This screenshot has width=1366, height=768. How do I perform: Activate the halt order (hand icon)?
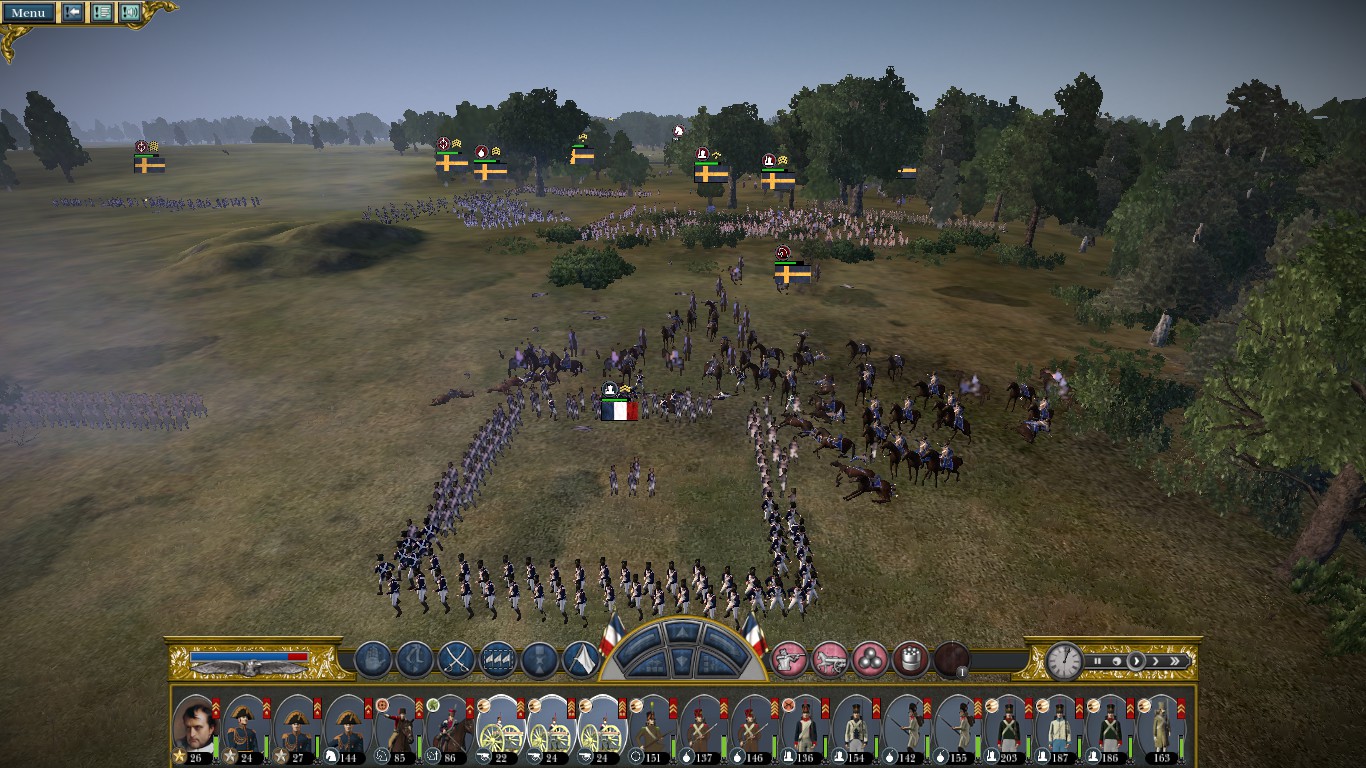pos(372,659)
